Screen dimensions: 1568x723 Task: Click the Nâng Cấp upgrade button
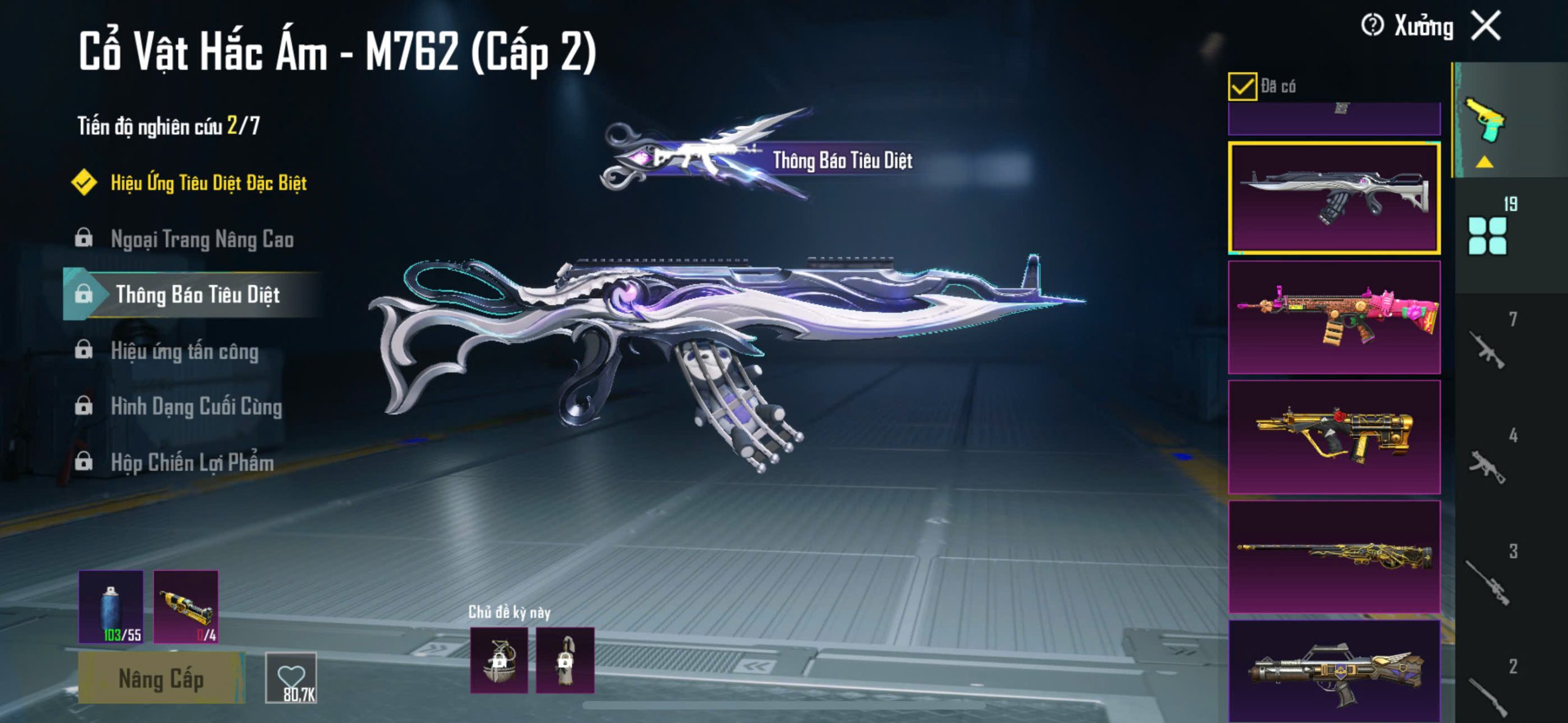pos(161,678)
